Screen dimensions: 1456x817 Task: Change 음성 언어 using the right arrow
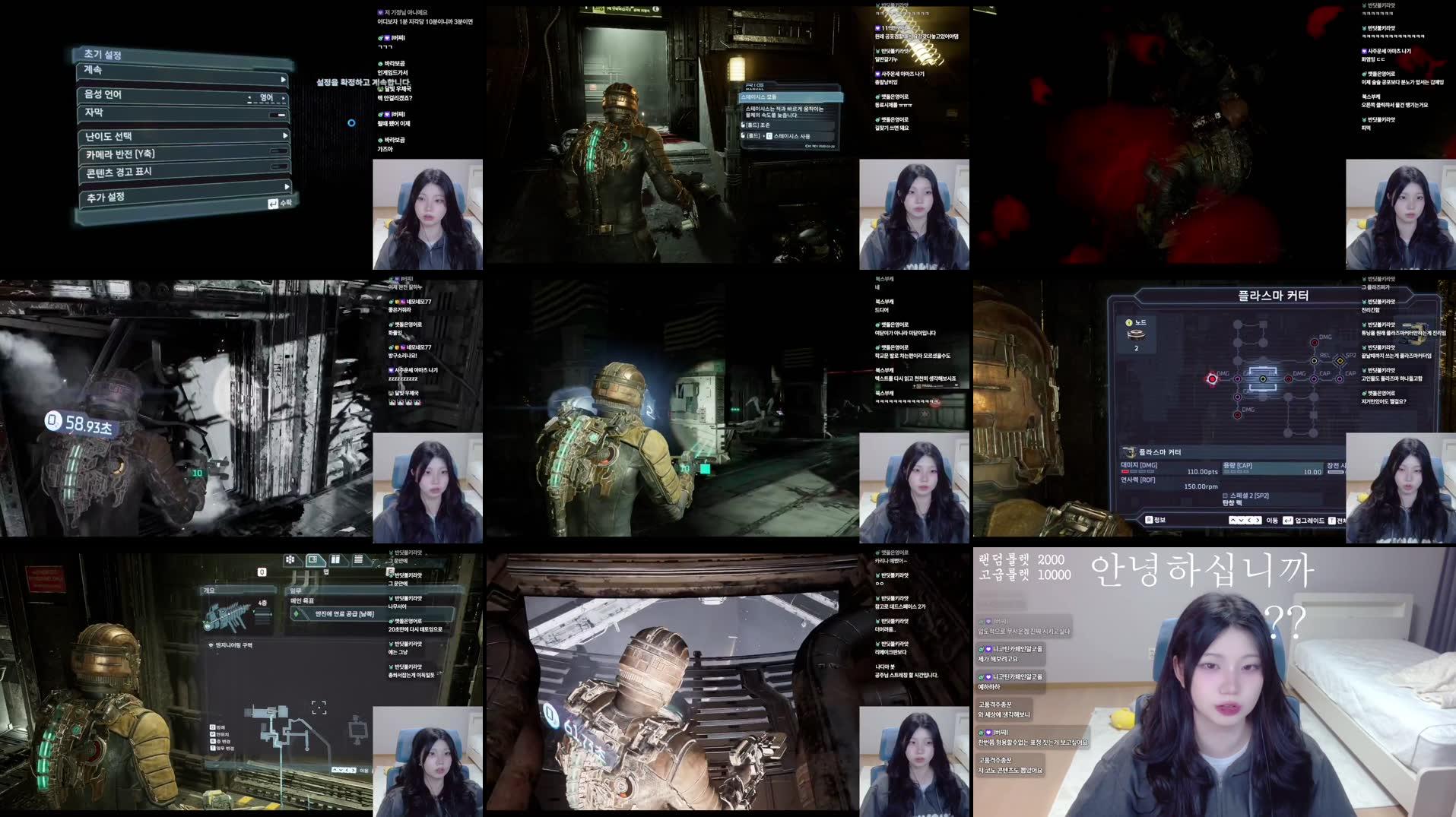[x=284, y=98]
